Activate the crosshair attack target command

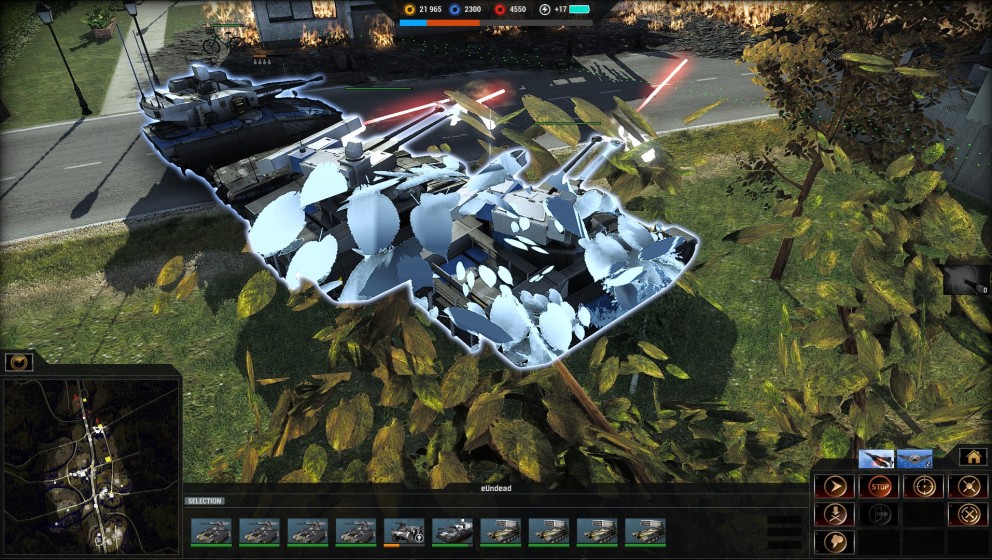point(923,487)
